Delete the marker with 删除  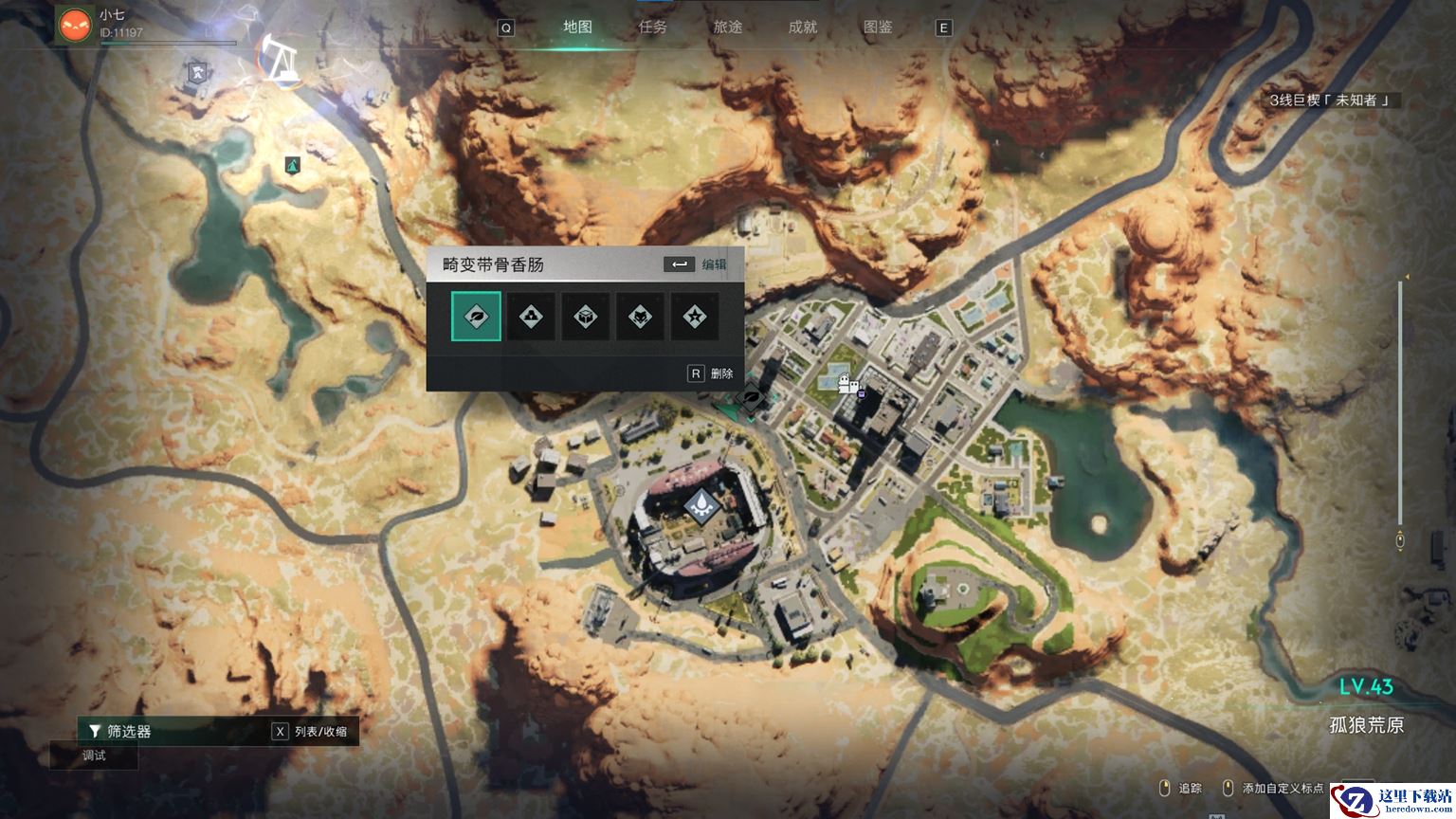[x=721, y=373]
